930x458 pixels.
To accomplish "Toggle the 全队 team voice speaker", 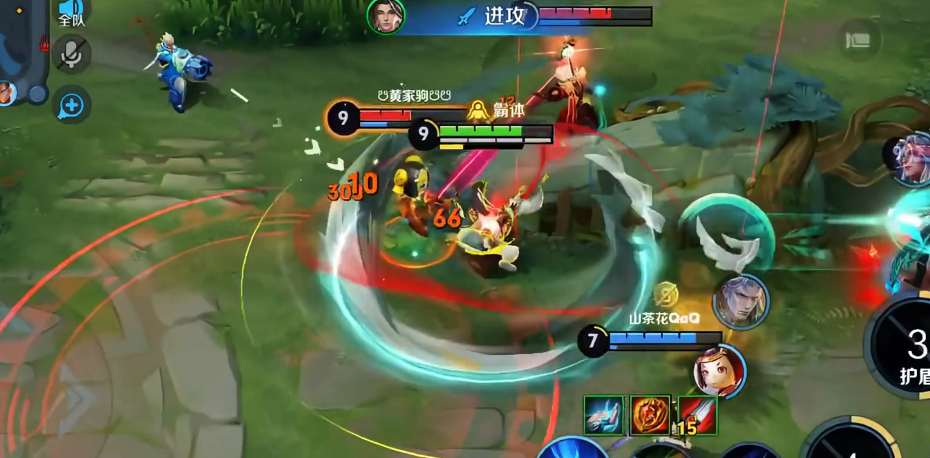I will [x=70, y=12].
